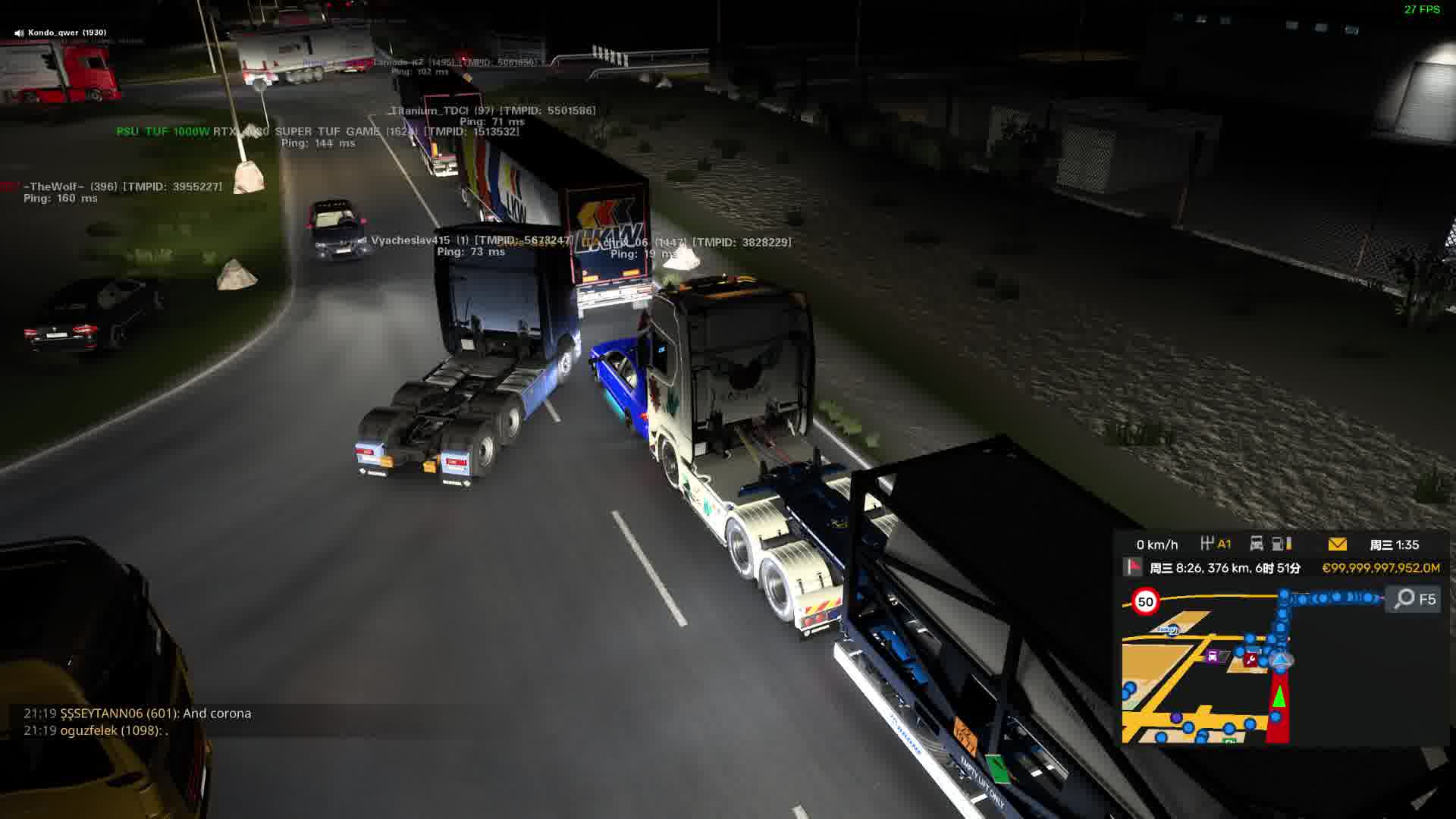1456x819 pixels.
Task: Select the purple truck dealer marker on minimap
Action: (1213, 657)
